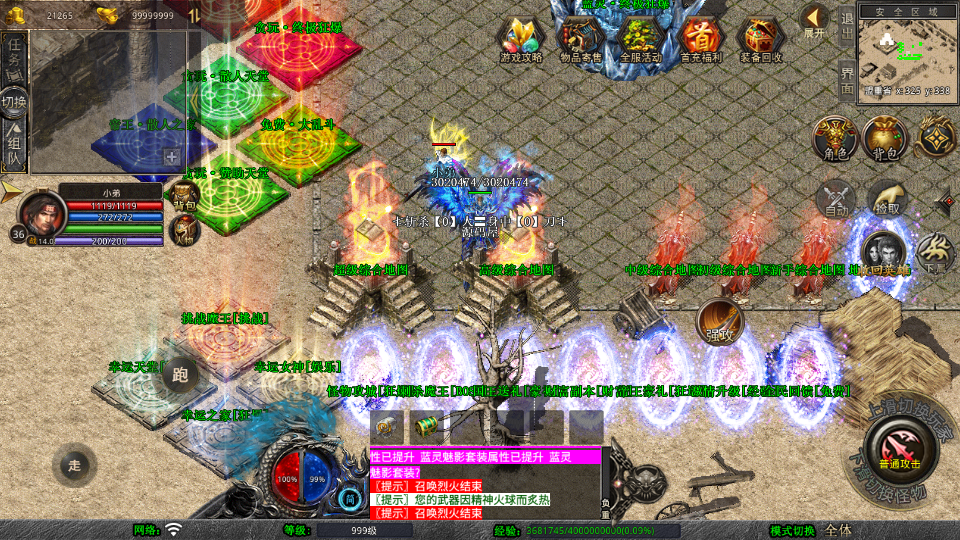Tap the 走 walk button

pos(75,464)
